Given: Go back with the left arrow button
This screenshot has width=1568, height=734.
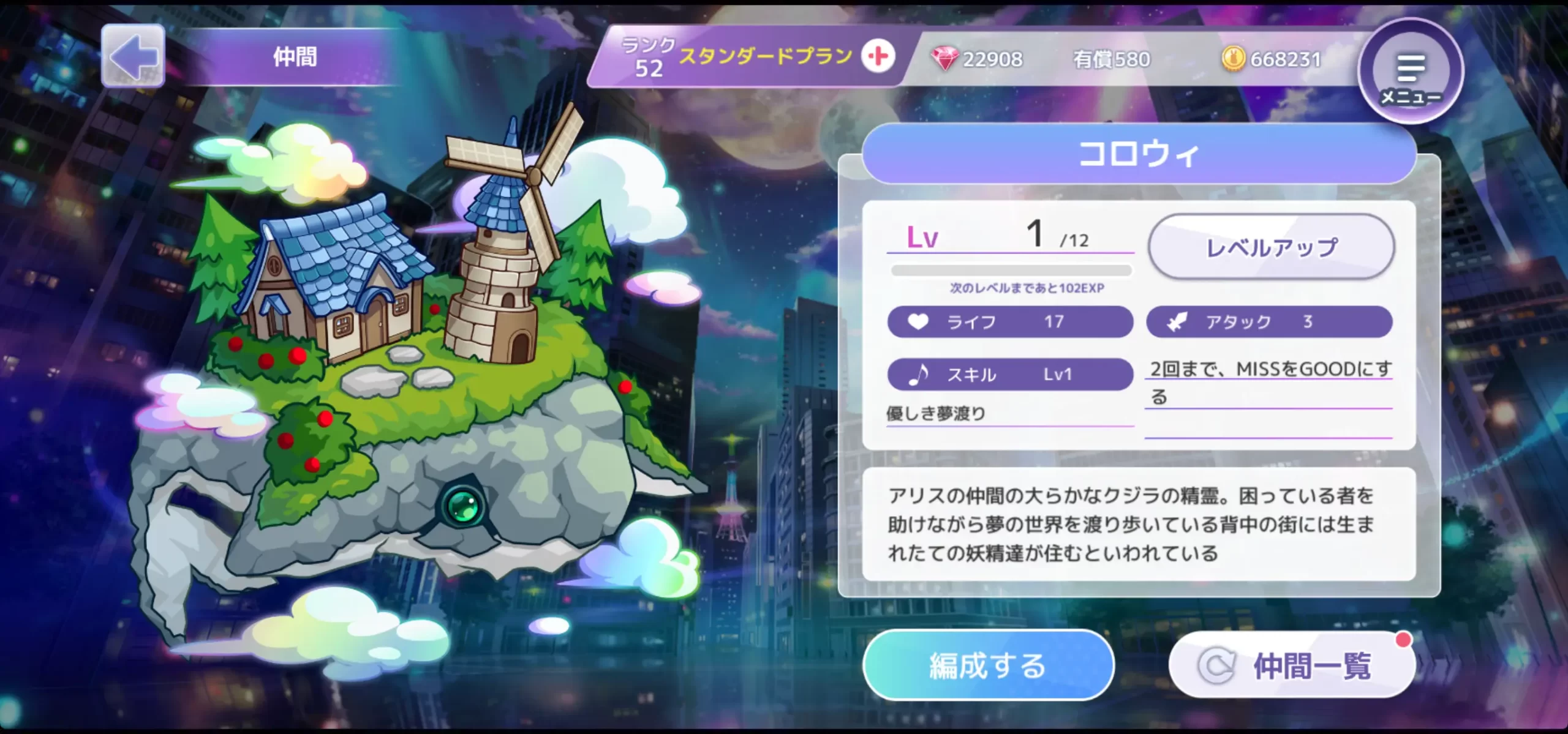Looking at the screenshot, I should pos(133,56).
